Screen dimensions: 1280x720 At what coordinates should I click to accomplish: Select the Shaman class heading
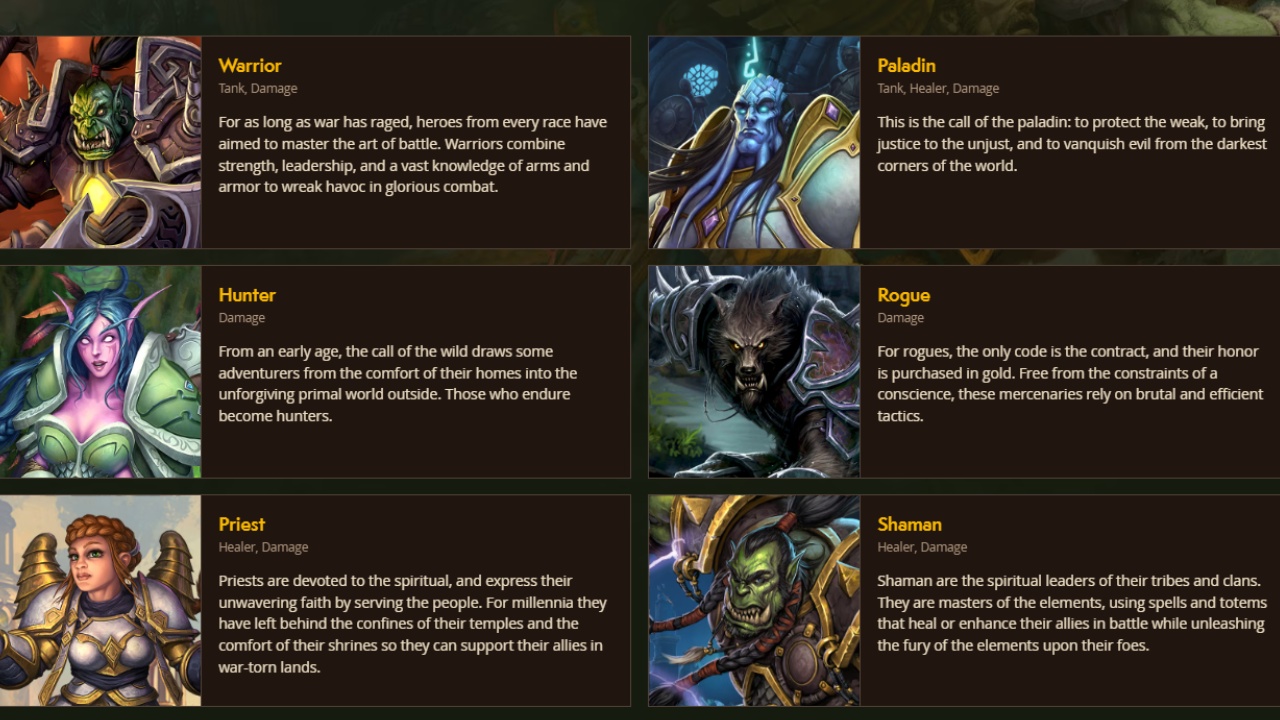tap(910, 524)
